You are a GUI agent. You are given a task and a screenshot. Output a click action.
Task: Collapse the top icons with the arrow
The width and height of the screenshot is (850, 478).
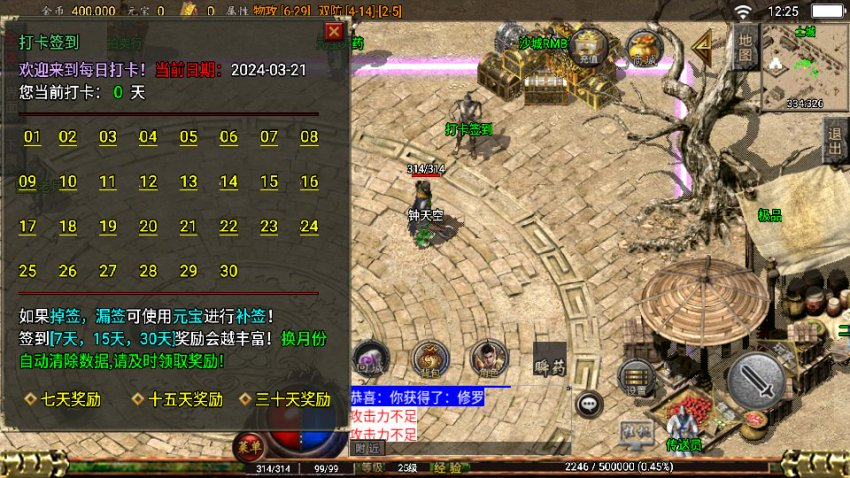coord(702,45)
